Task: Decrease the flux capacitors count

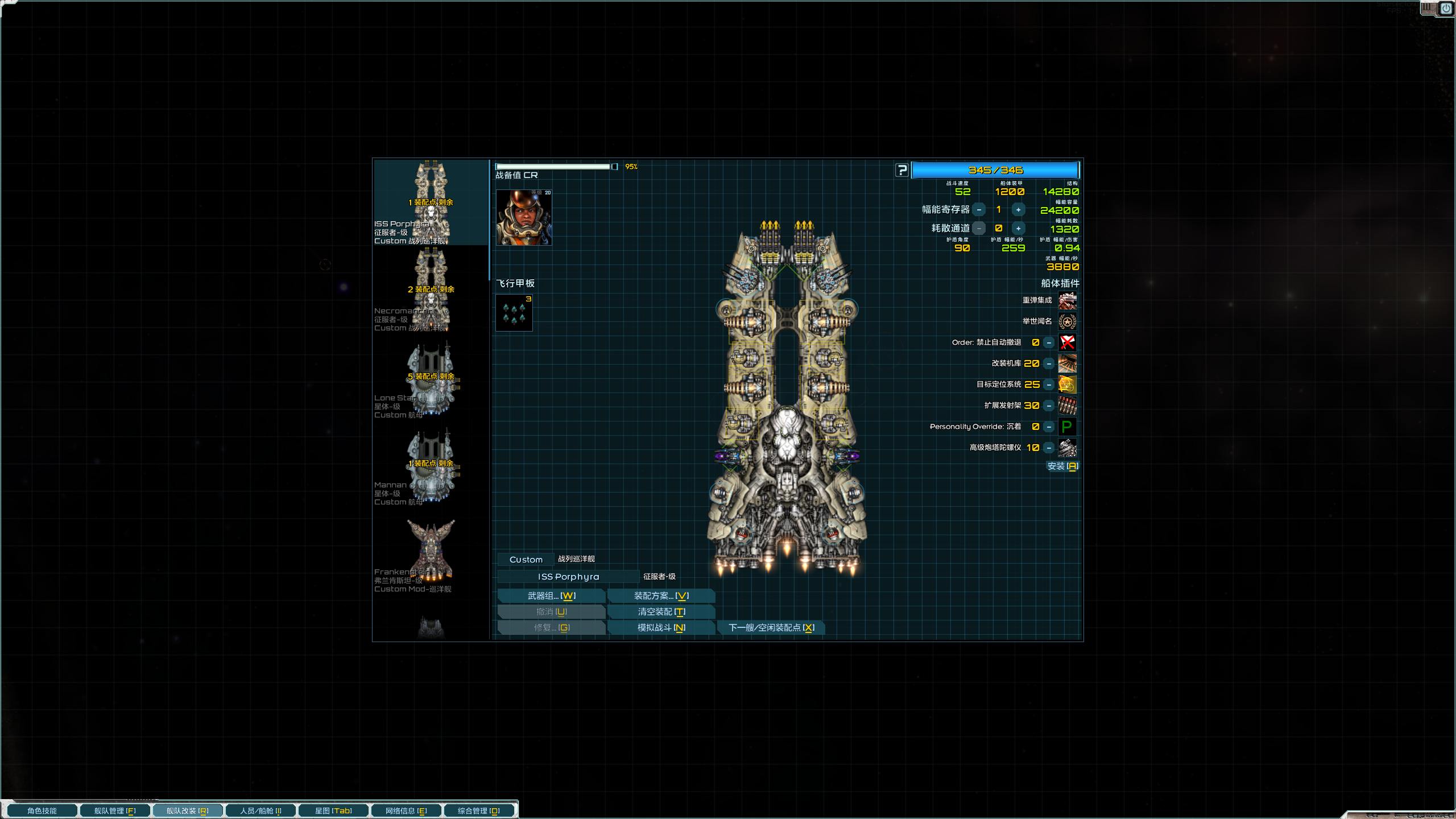Action: (979, 210)
